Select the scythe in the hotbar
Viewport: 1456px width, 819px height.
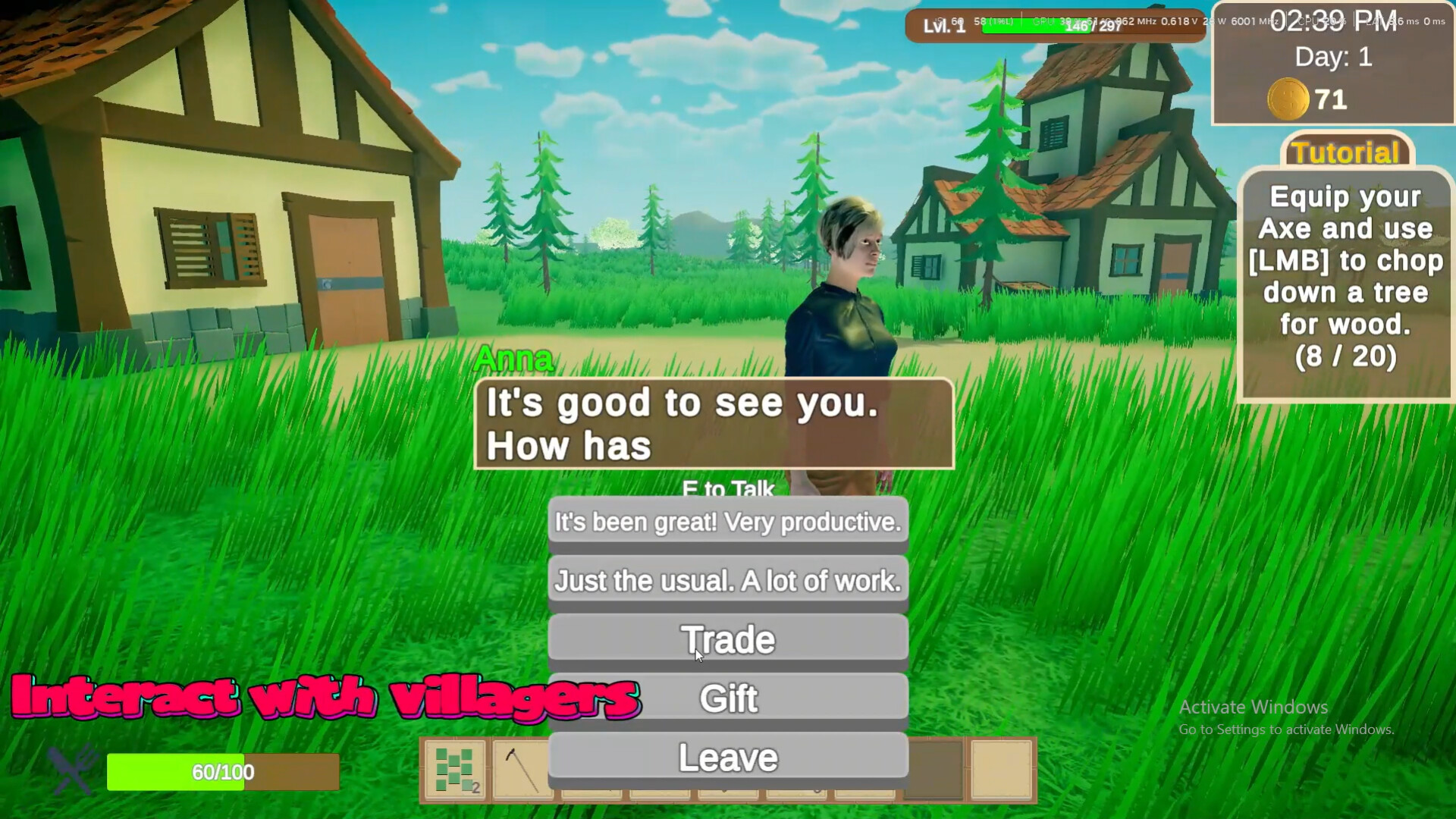pos(522,768)
